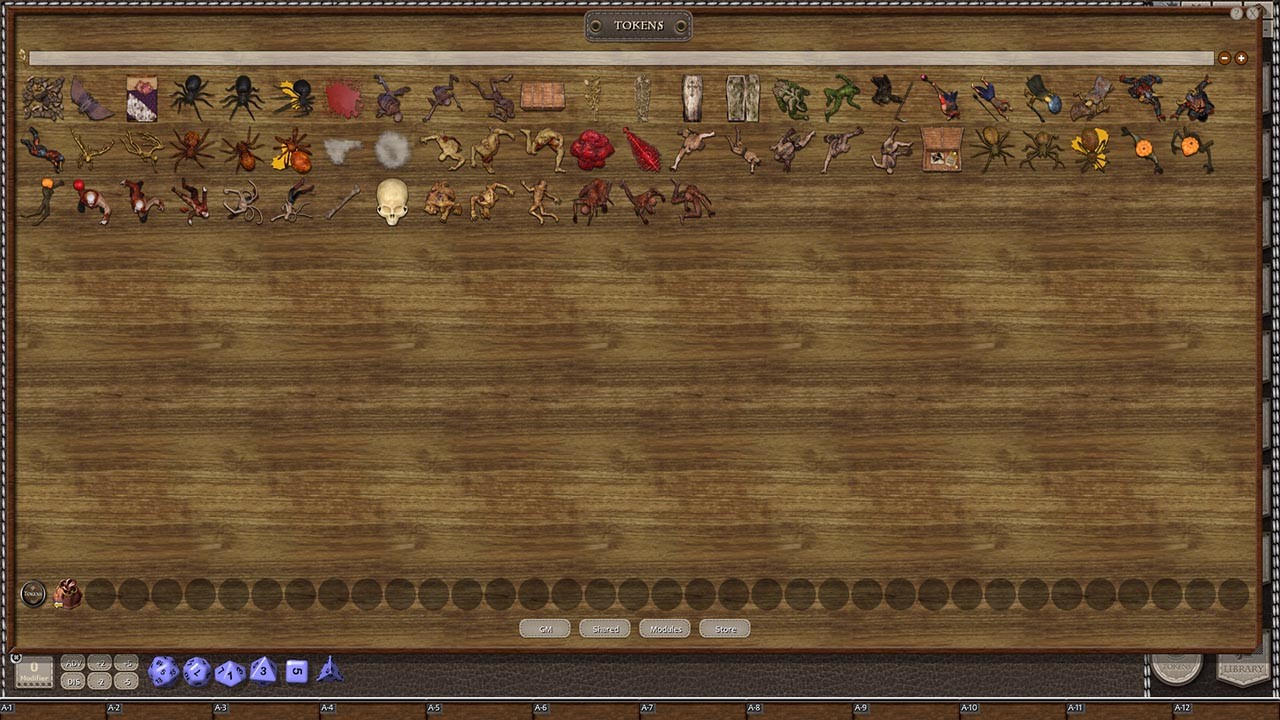Increase token zoom with the plus button
Screen dimensions: 1280x720
pos(1240,58)
